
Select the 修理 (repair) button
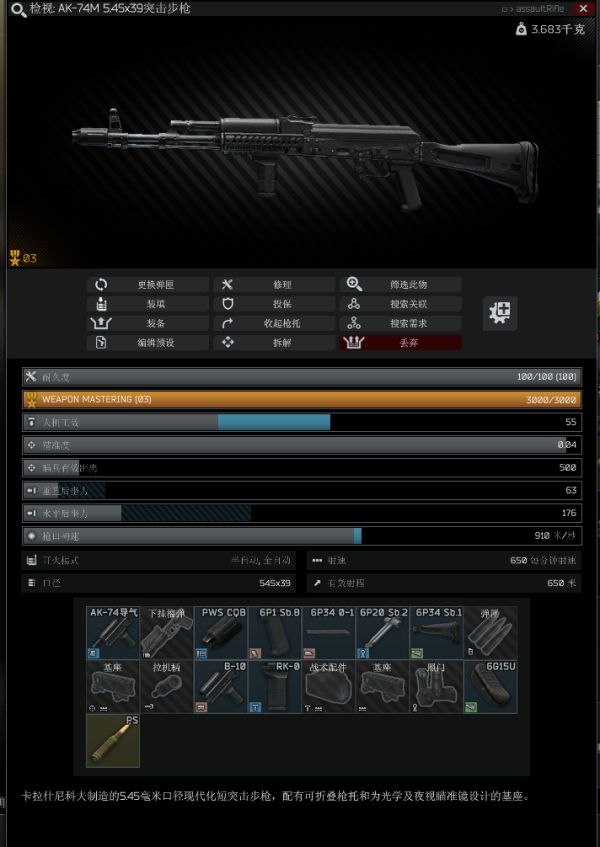[274, 285]
